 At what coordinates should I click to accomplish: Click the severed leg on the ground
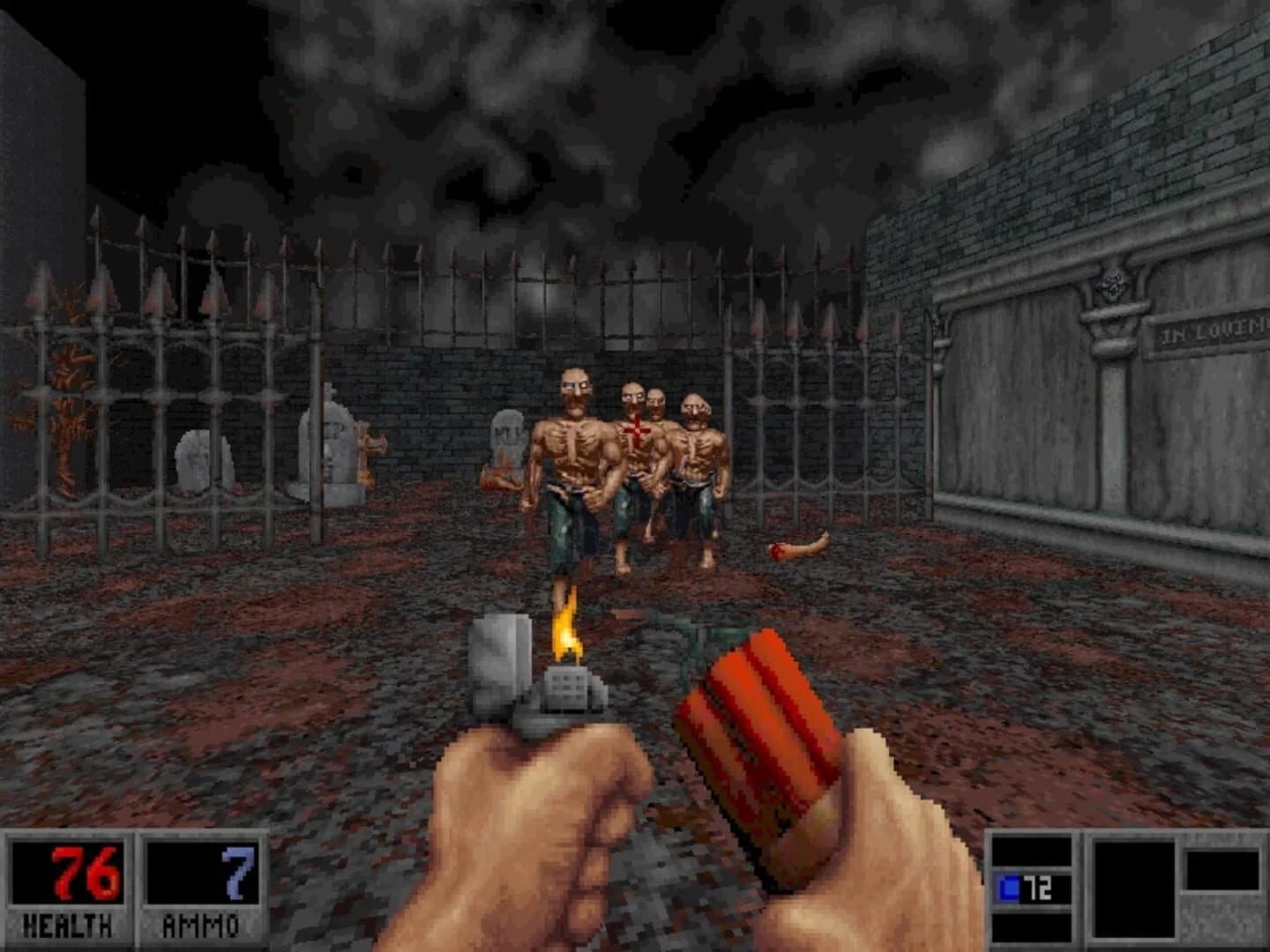click(798, 547)
